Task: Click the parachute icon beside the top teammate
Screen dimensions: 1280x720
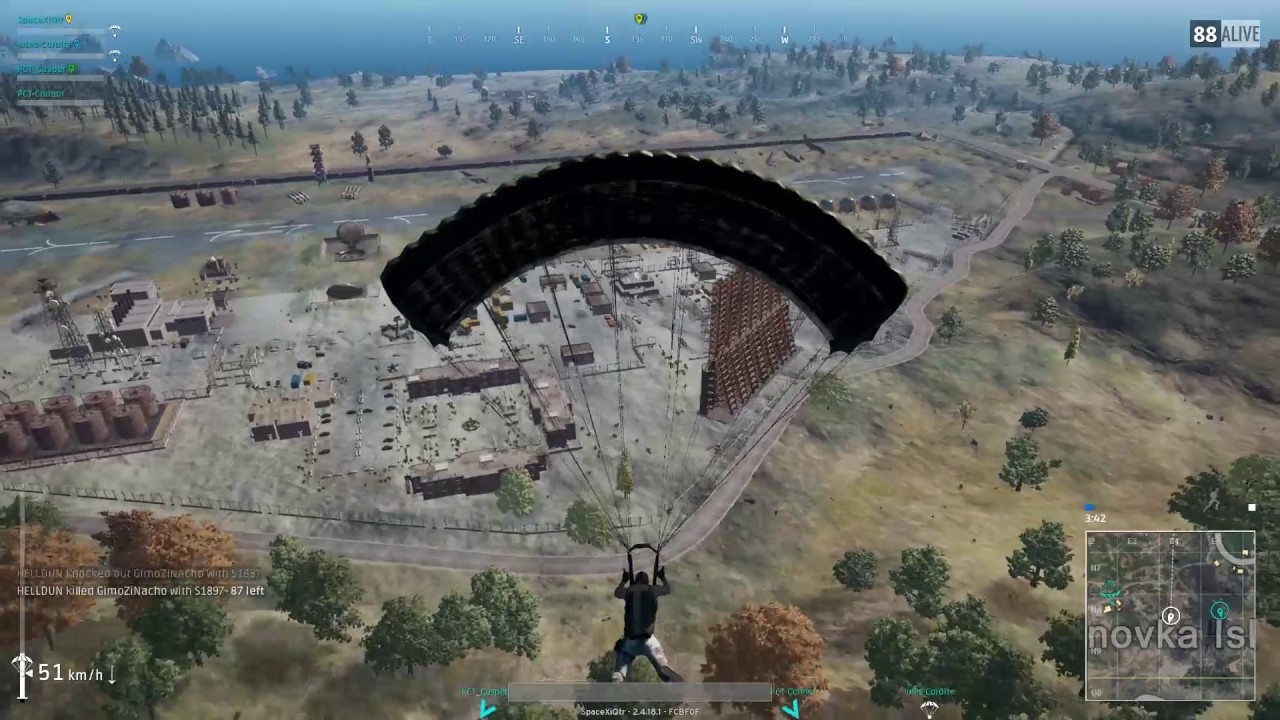Action: 115,30
